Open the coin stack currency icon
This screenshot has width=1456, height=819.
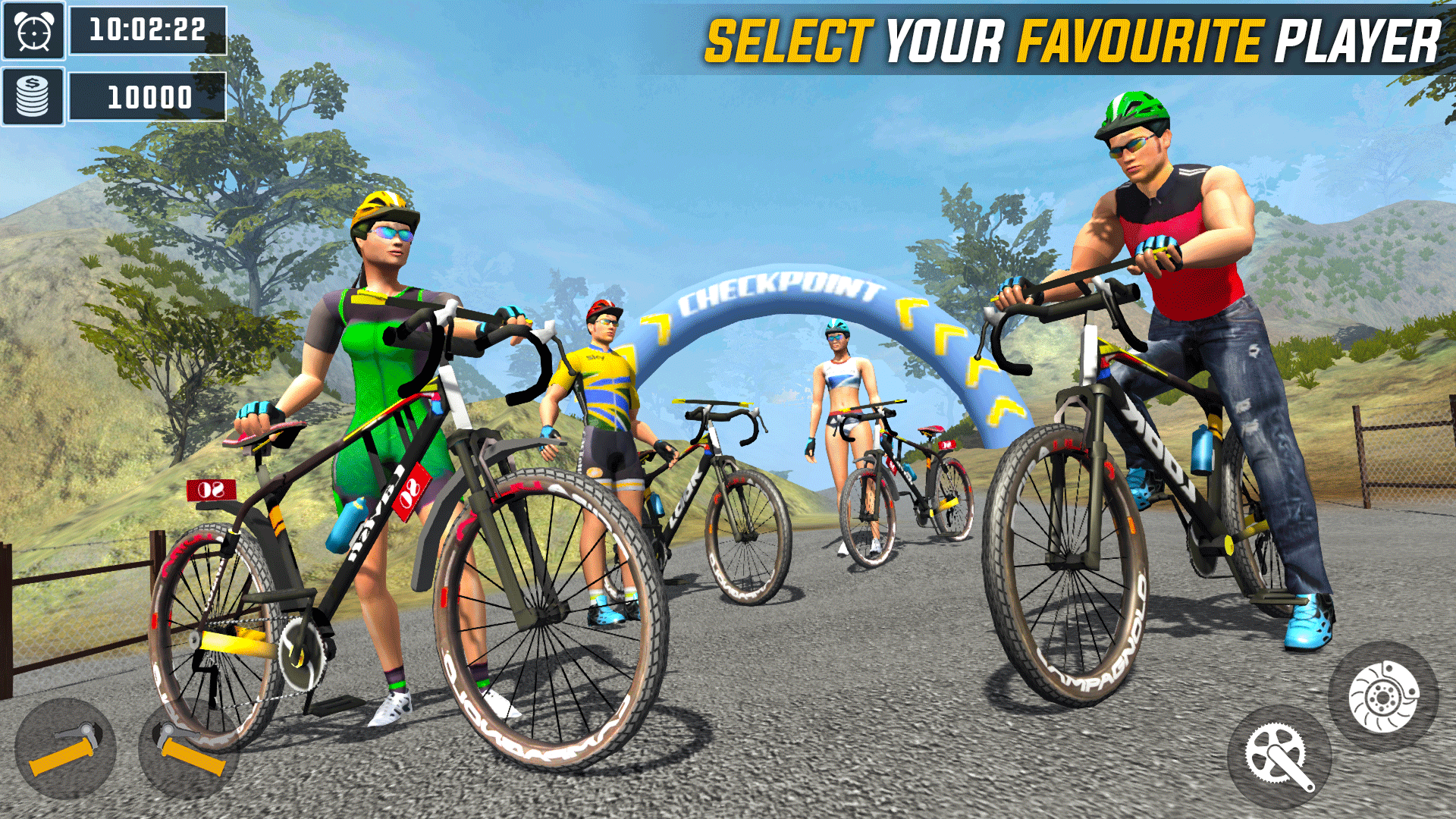pyautogui.click(x=33, y=97)
